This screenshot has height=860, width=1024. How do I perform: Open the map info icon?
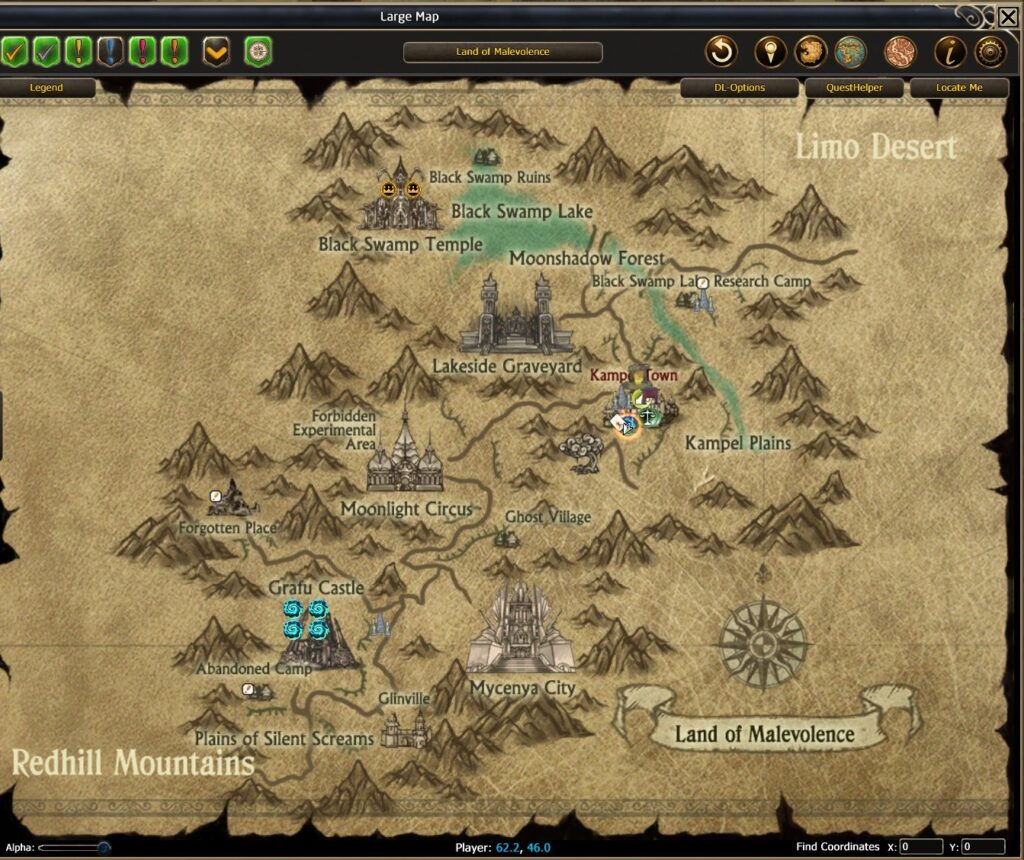coord(949,51)
